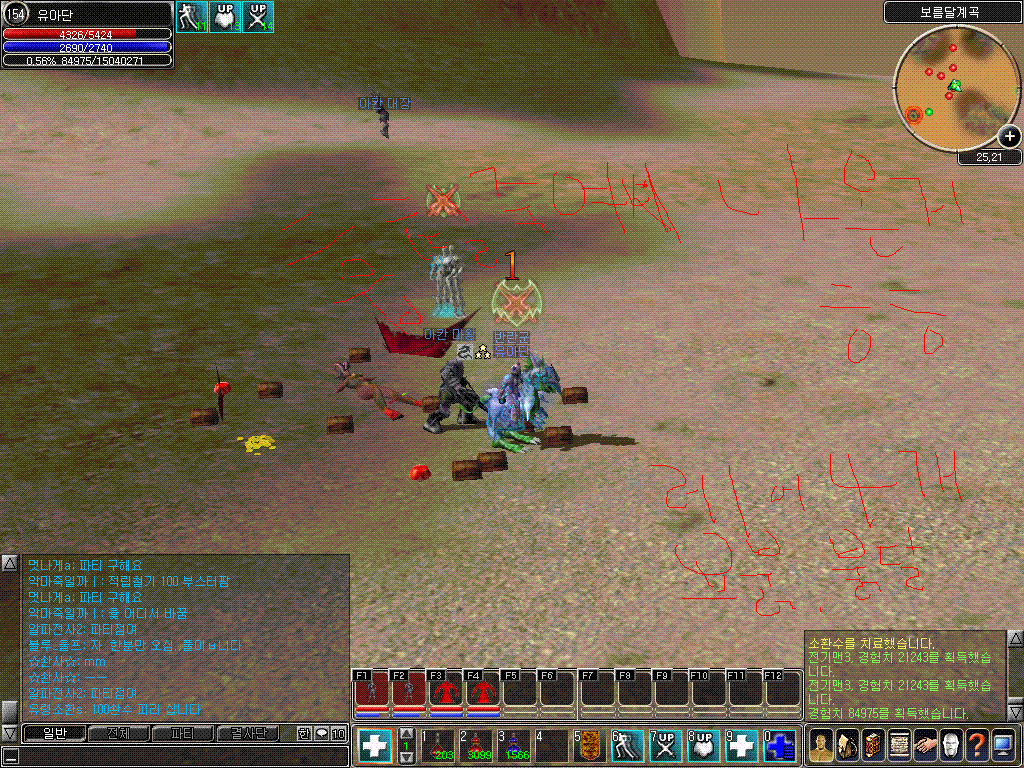Cast the armor UP buff slot 8

704,746
